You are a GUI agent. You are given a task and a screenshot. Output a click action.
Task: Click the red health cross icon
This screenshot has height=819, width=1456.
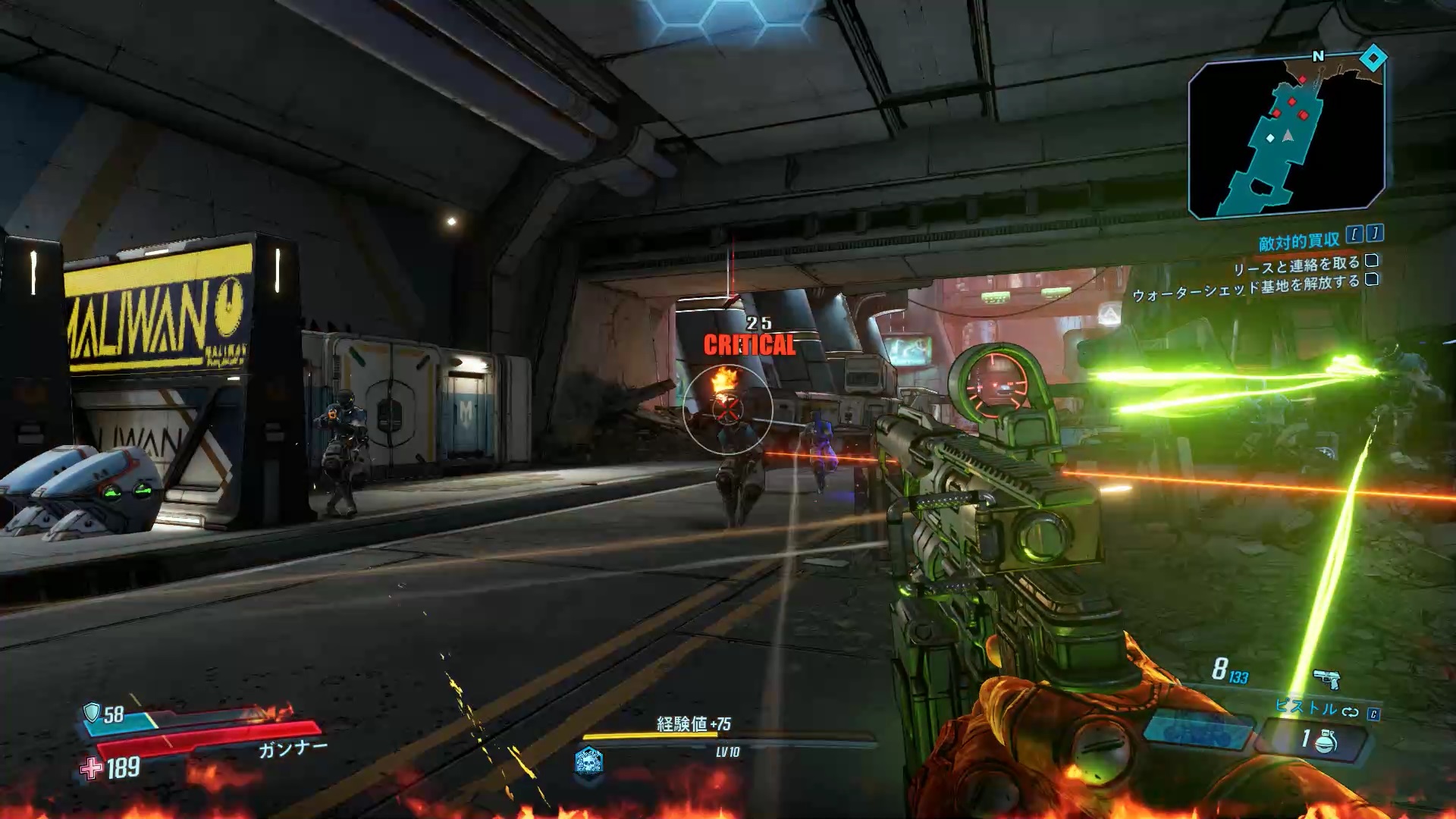tap(92, 769)
